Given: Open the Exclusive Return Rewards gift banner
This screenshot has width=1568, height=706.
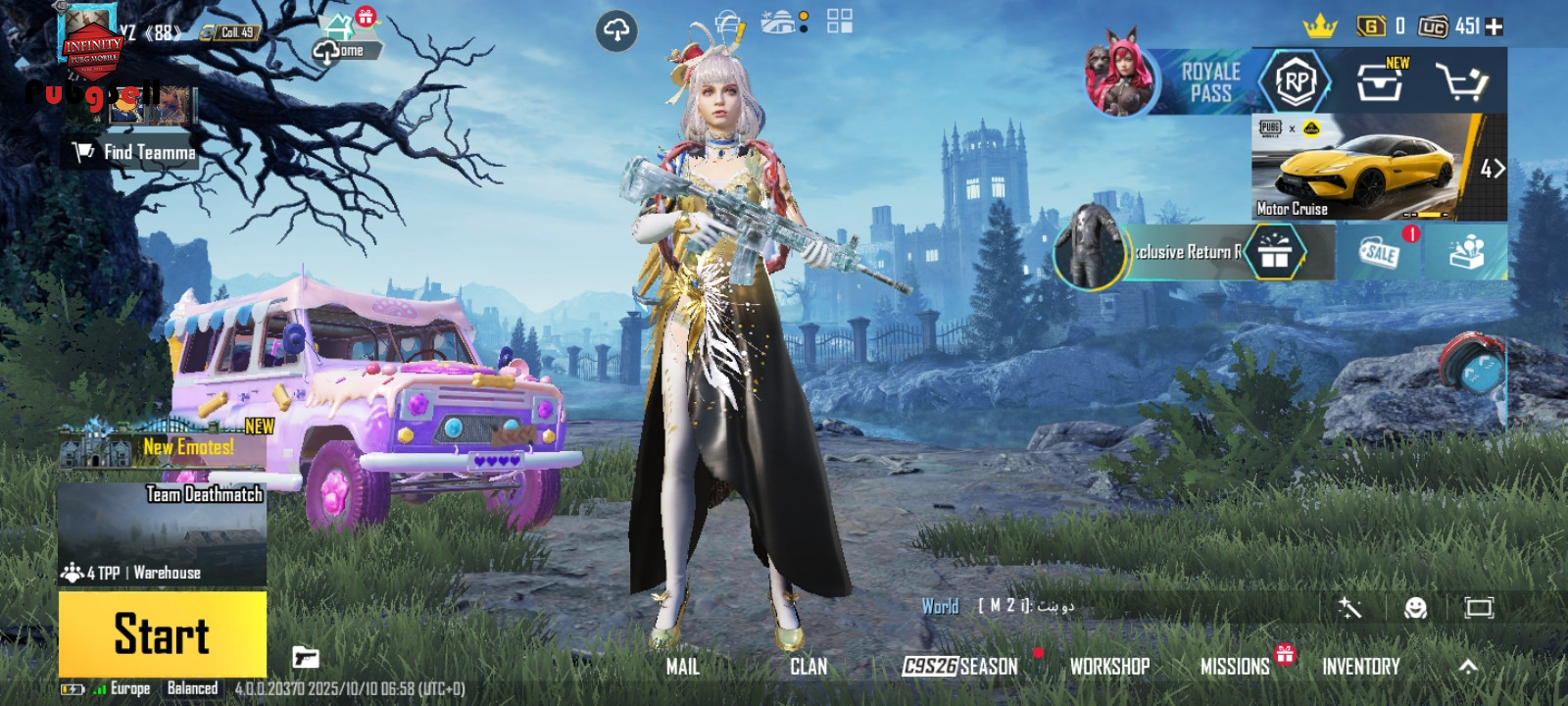Looking at the screenshot, I should 1196,253.
